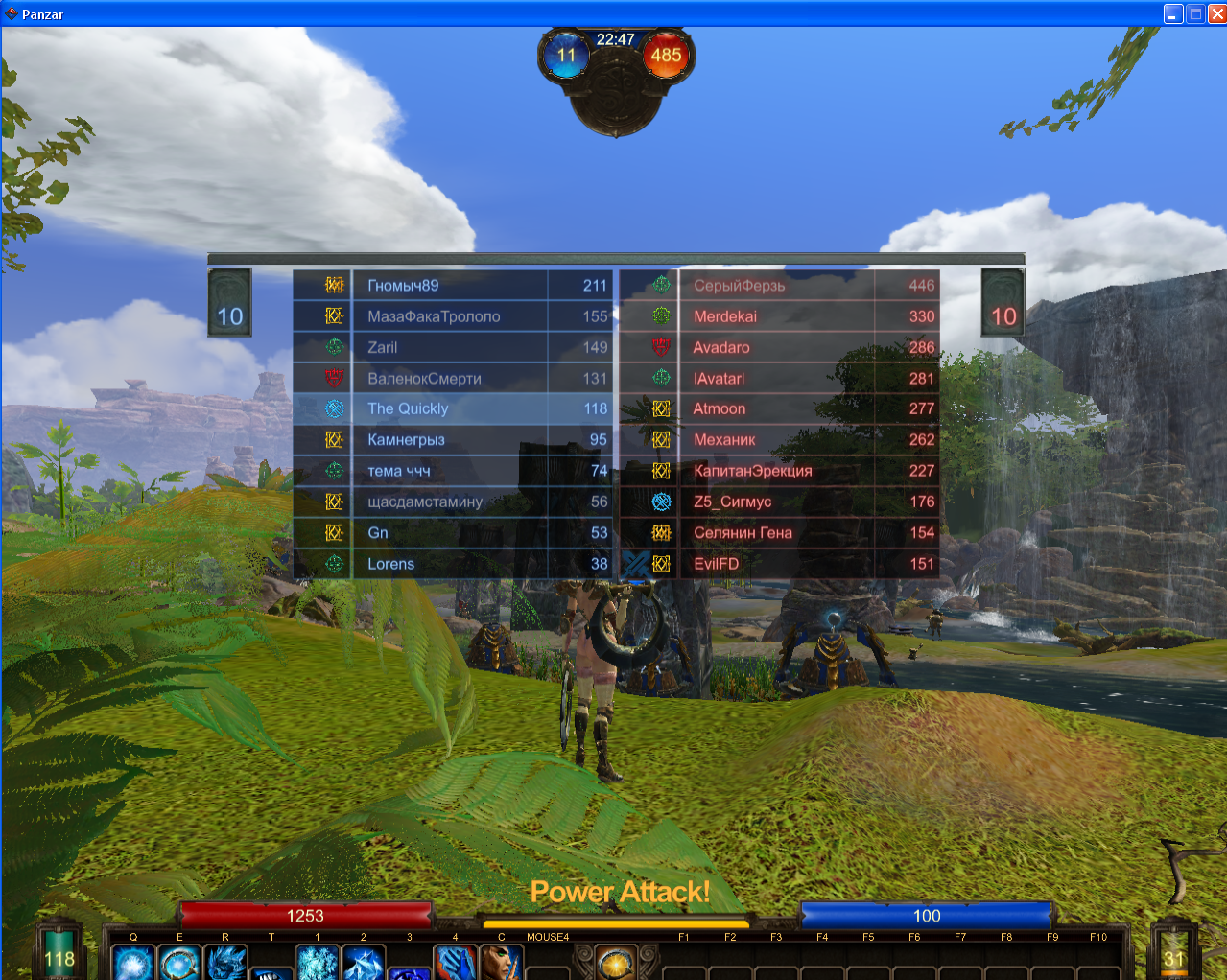Viewport: 1227px width, 980px height.
Task: Activate the ice crystal shard ability in slot 2
Action: 364,963
